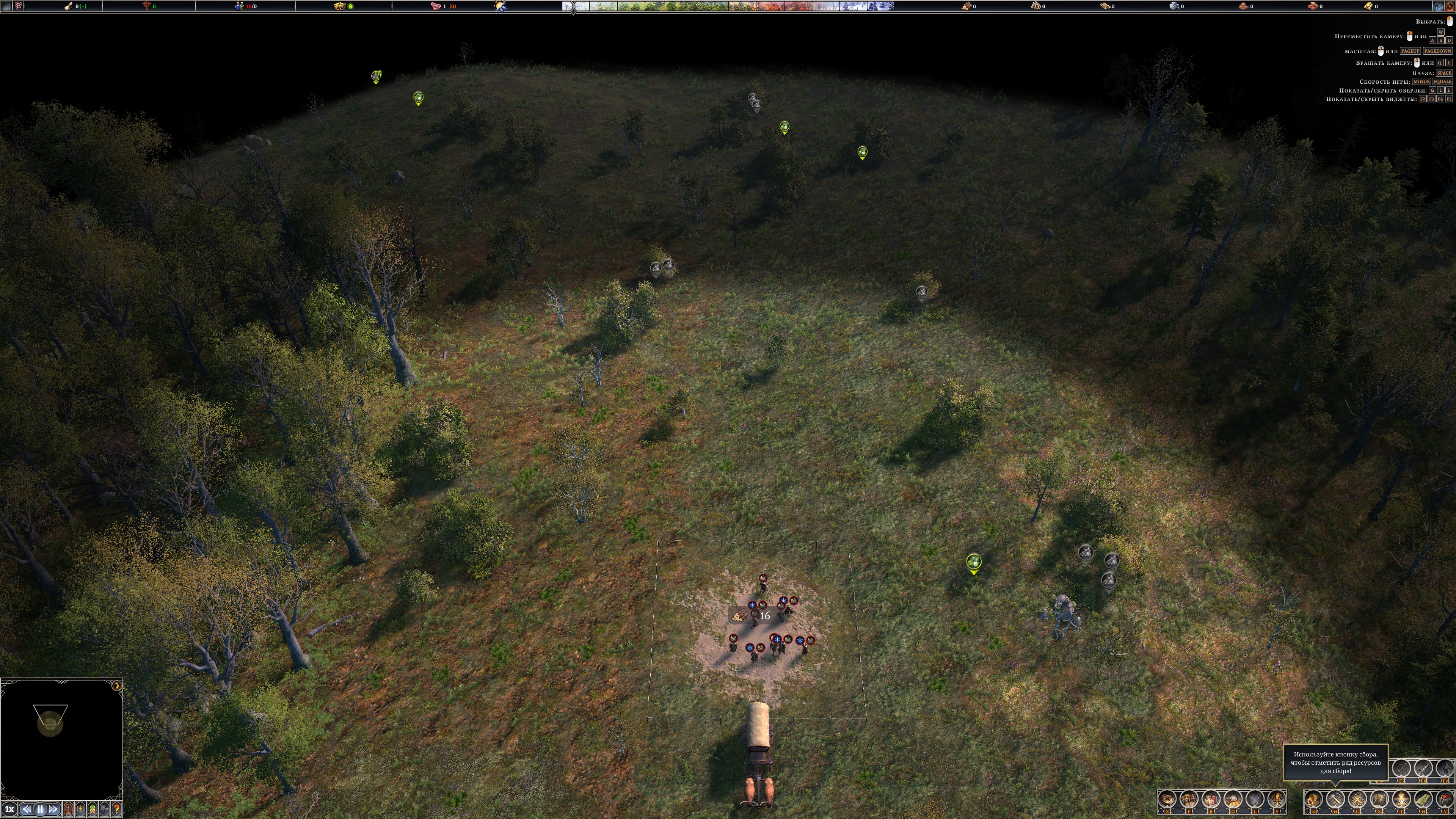Screen dimensions: 1456x819
Task: Open the build menu house icon
Action: point(1313,799)
